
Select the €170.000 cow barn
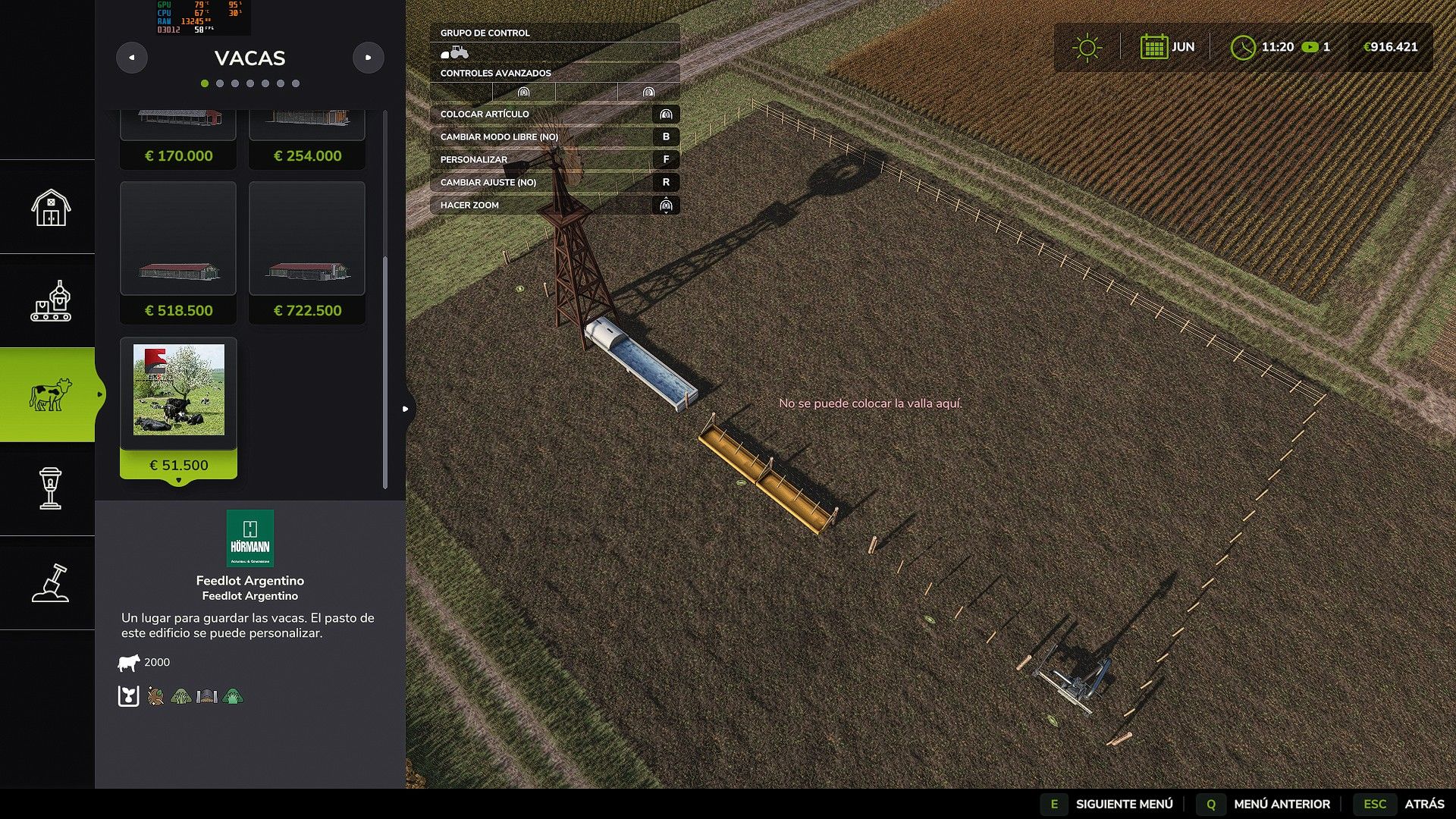178,139
